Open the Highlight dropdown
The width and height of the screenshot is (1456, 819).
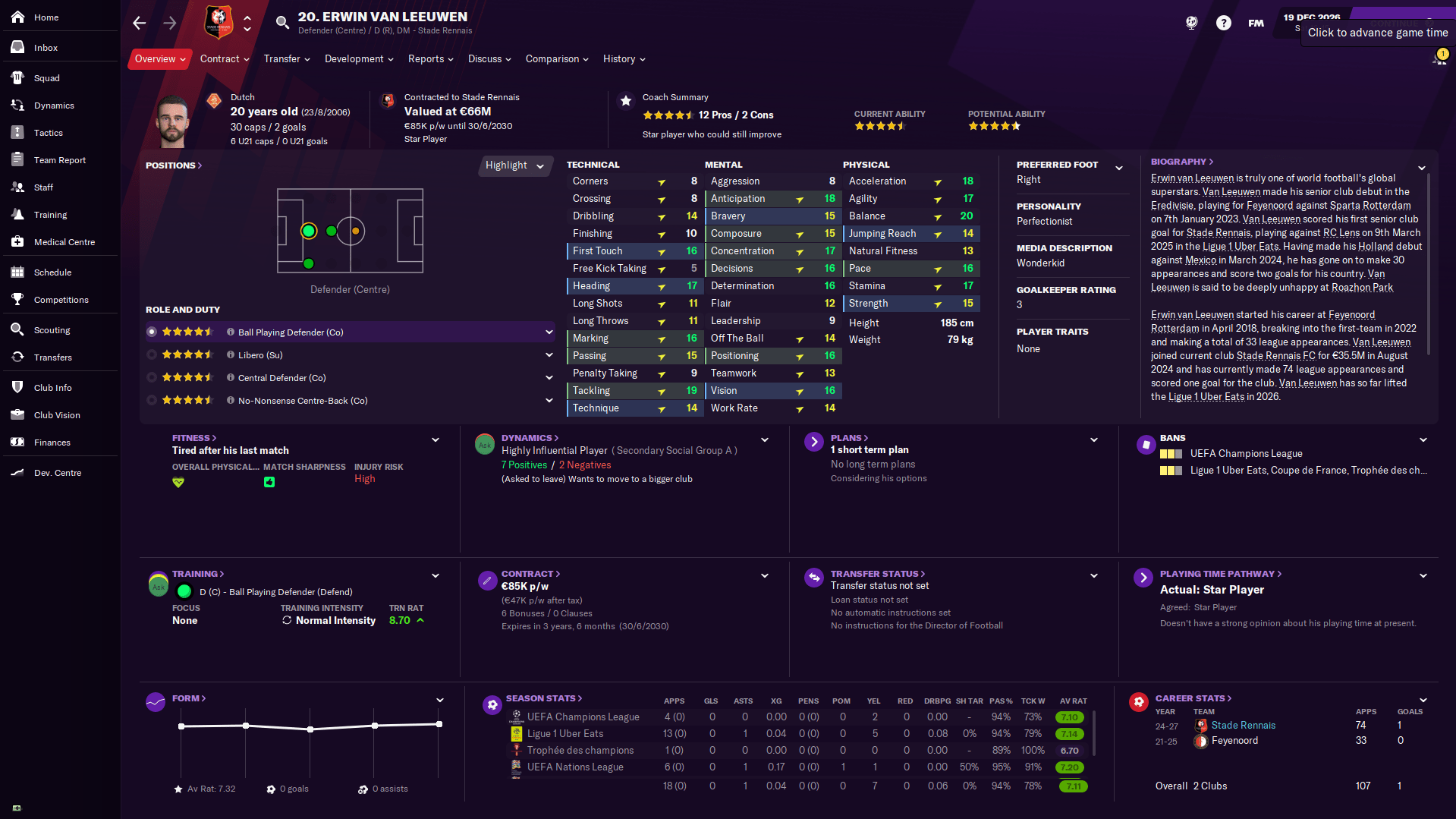(515, 165)
